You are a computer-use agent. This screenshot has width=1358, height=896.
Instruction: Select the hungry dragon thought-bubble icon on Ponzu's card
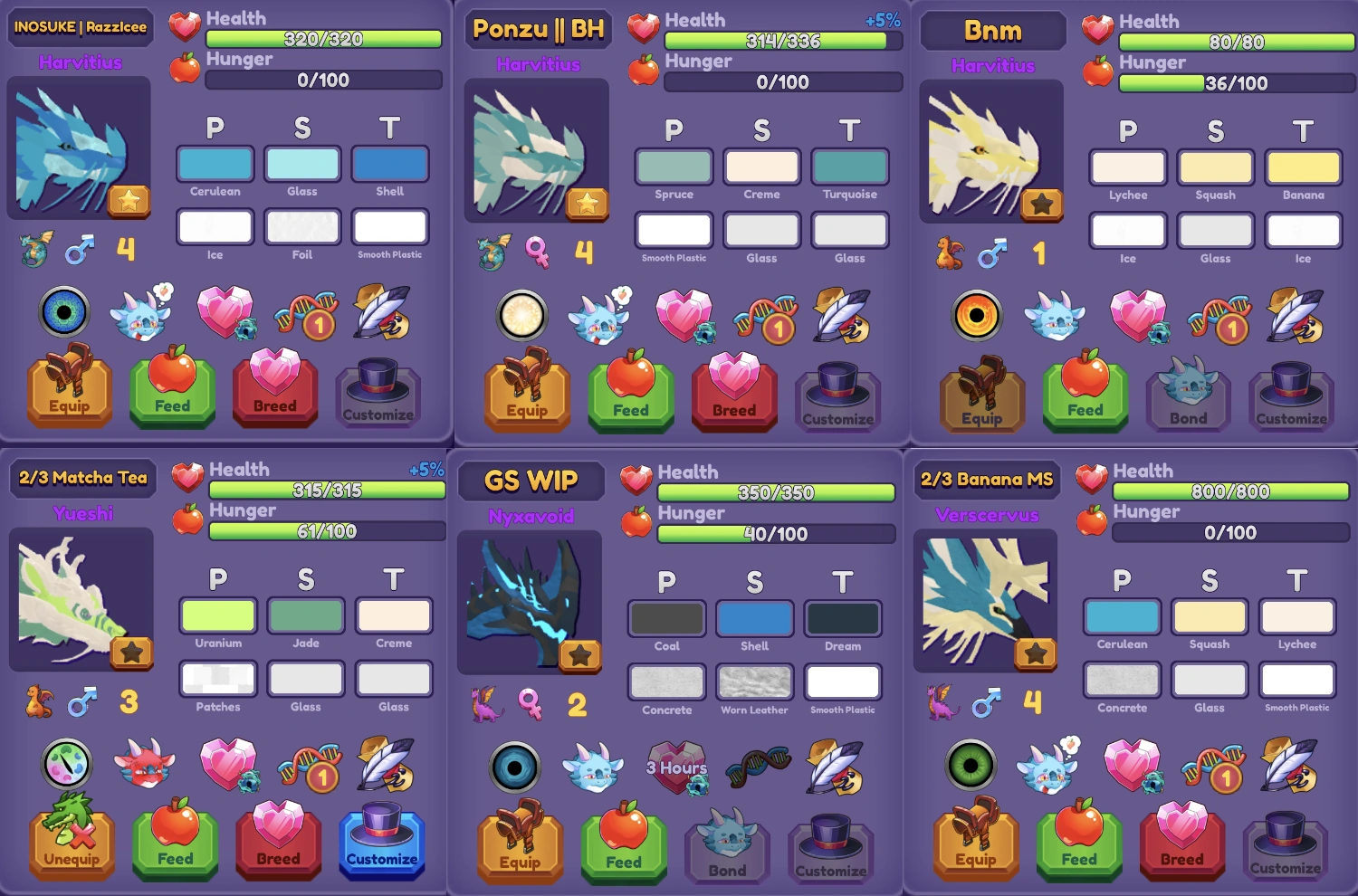point(598,316)
